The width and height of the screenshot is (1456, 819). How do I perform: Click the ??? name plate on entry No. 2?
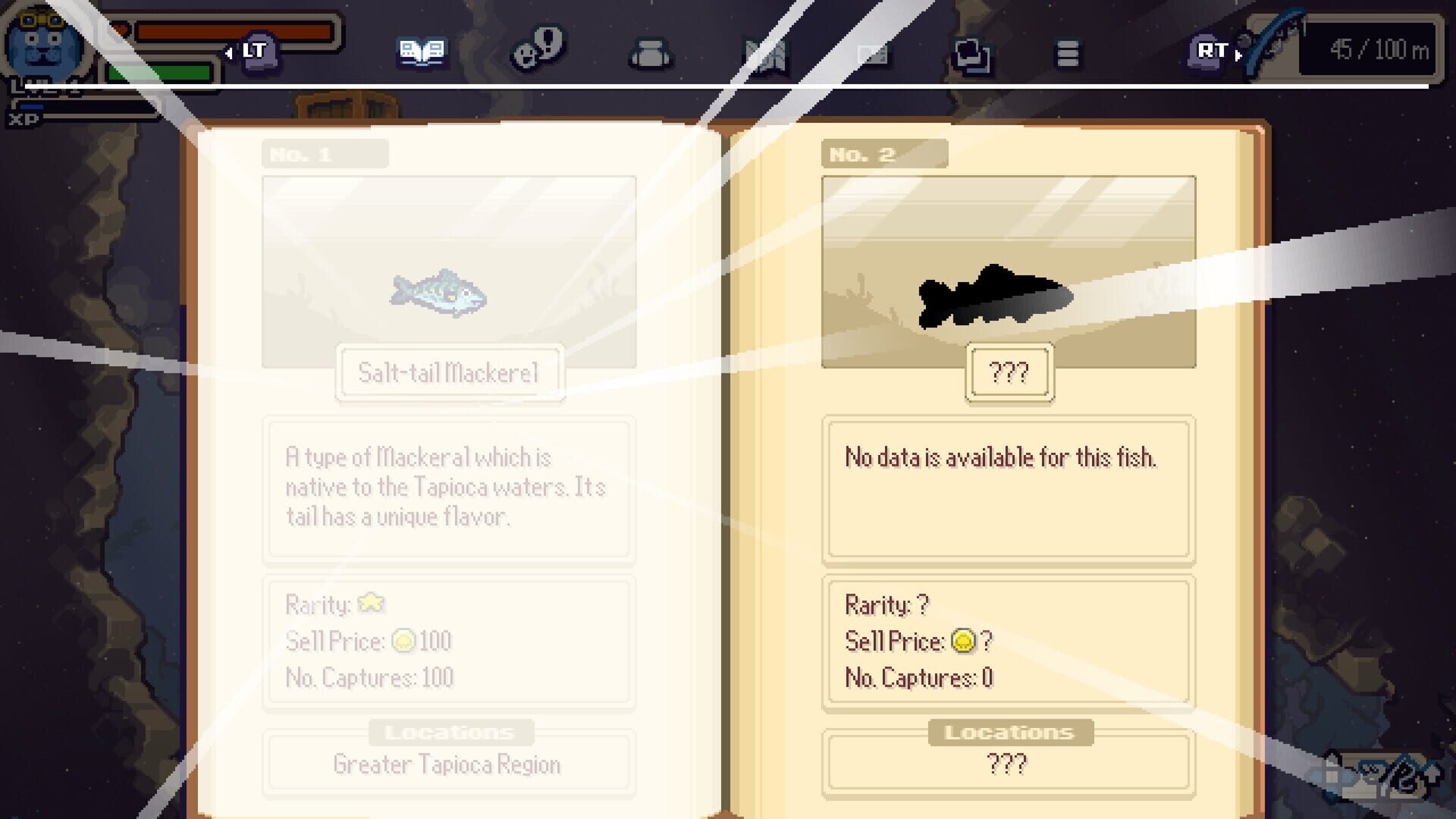click(1009, 372)
